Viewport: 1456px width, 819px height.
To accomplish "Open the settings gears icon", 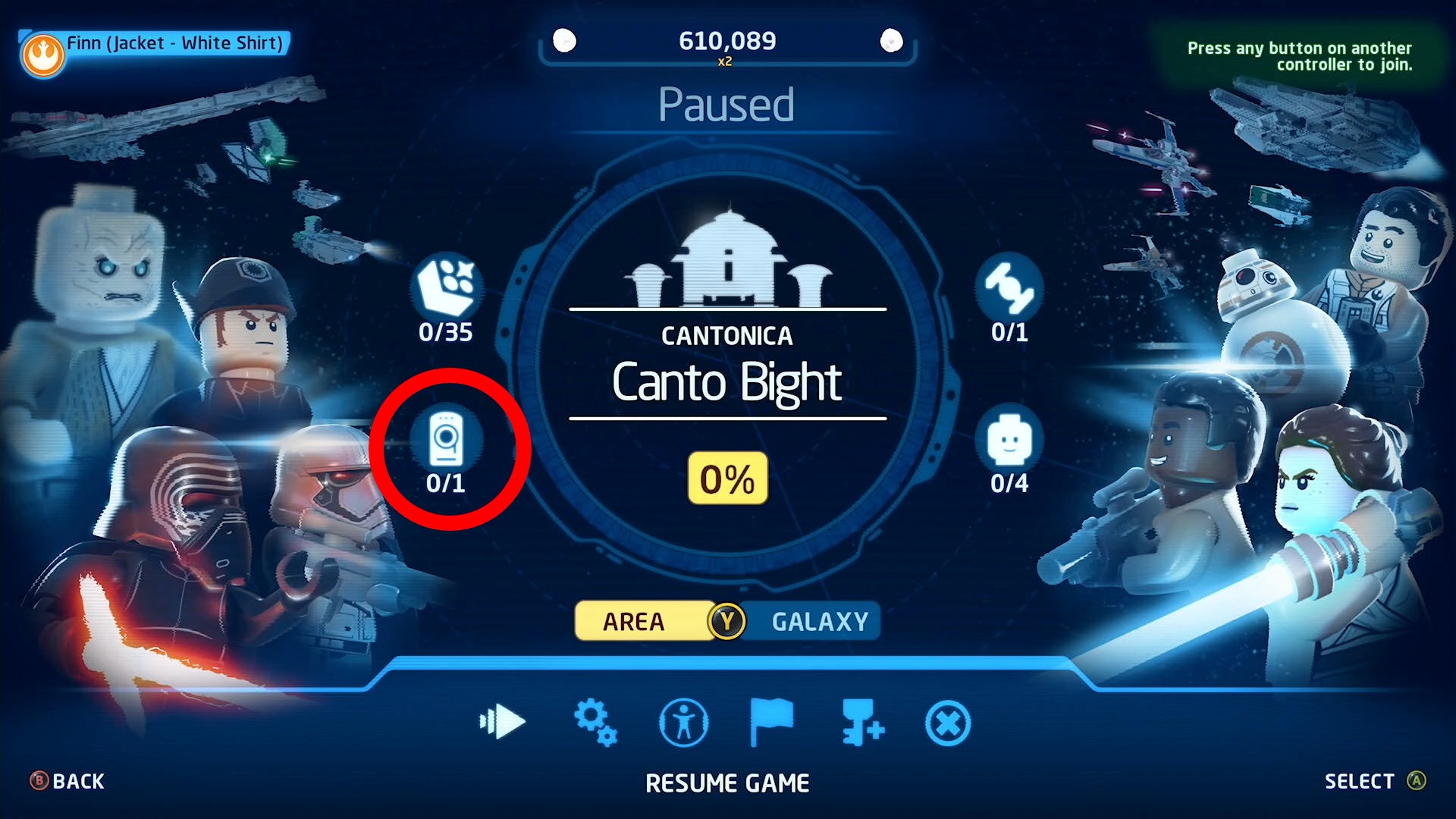I will 596,722.
